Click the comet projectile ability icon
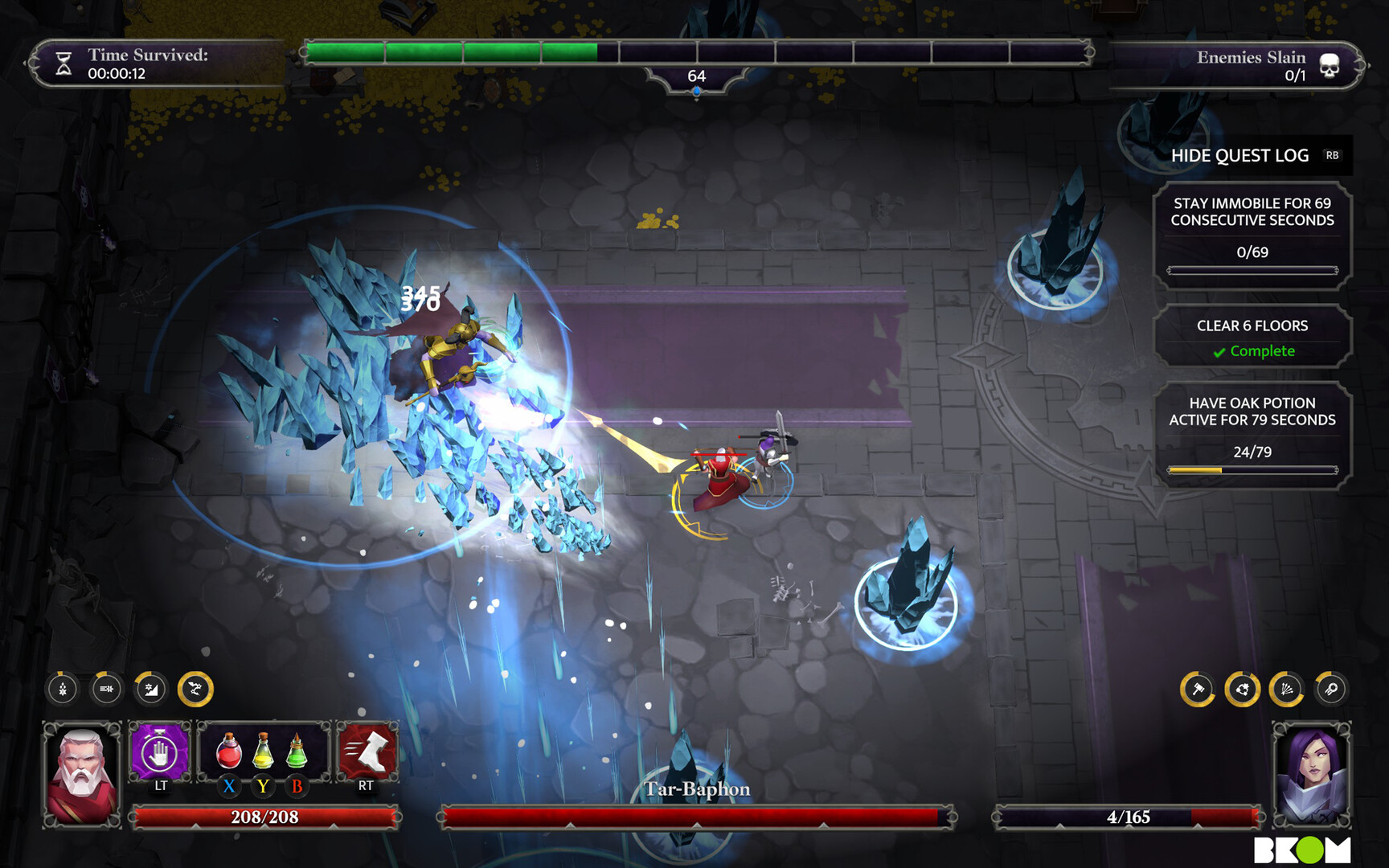This screenshot has width=1389, height=868. (1330, 689)
